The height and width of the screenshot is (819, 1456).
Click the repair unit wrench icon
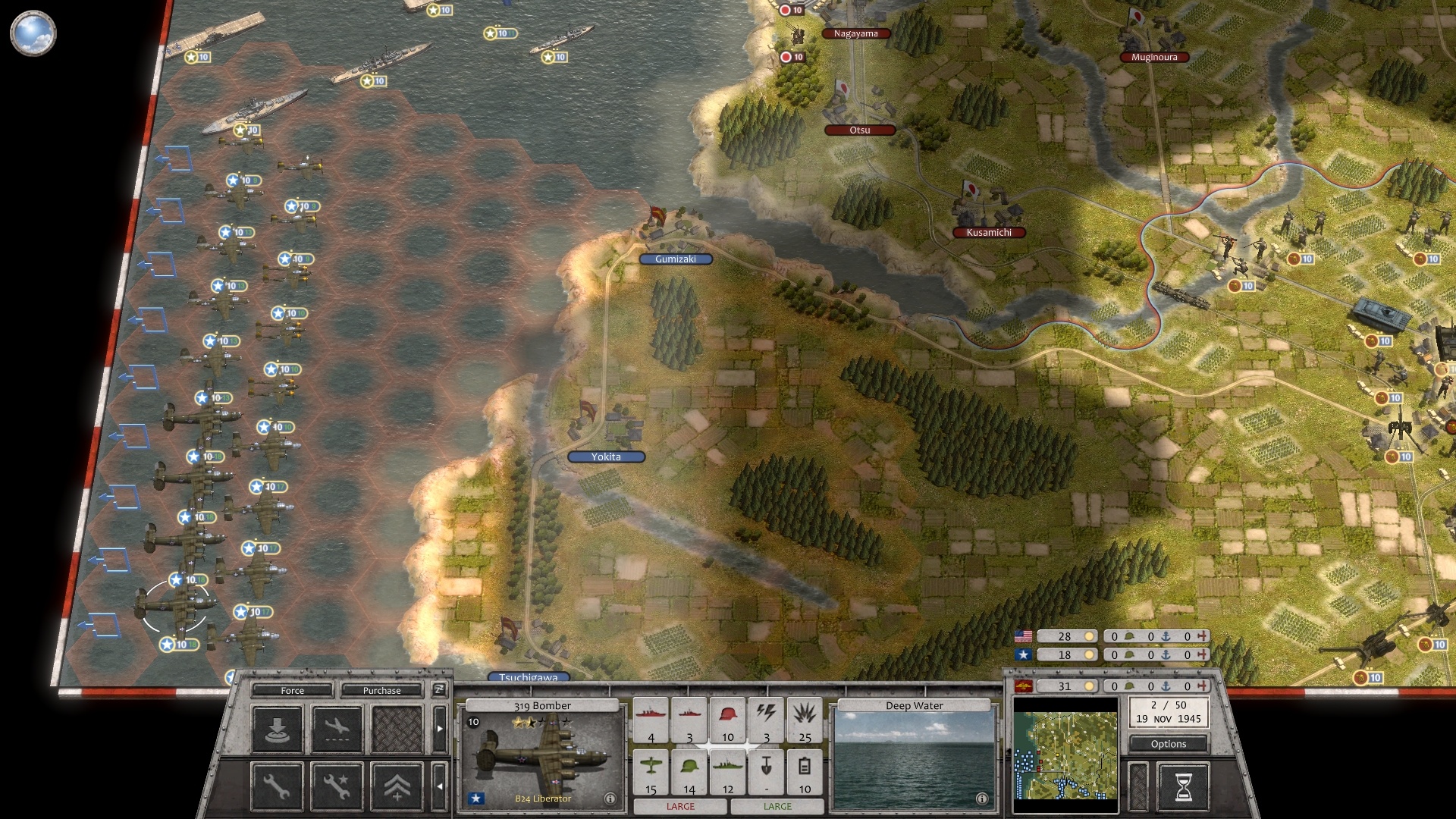[x=277, y=786]
